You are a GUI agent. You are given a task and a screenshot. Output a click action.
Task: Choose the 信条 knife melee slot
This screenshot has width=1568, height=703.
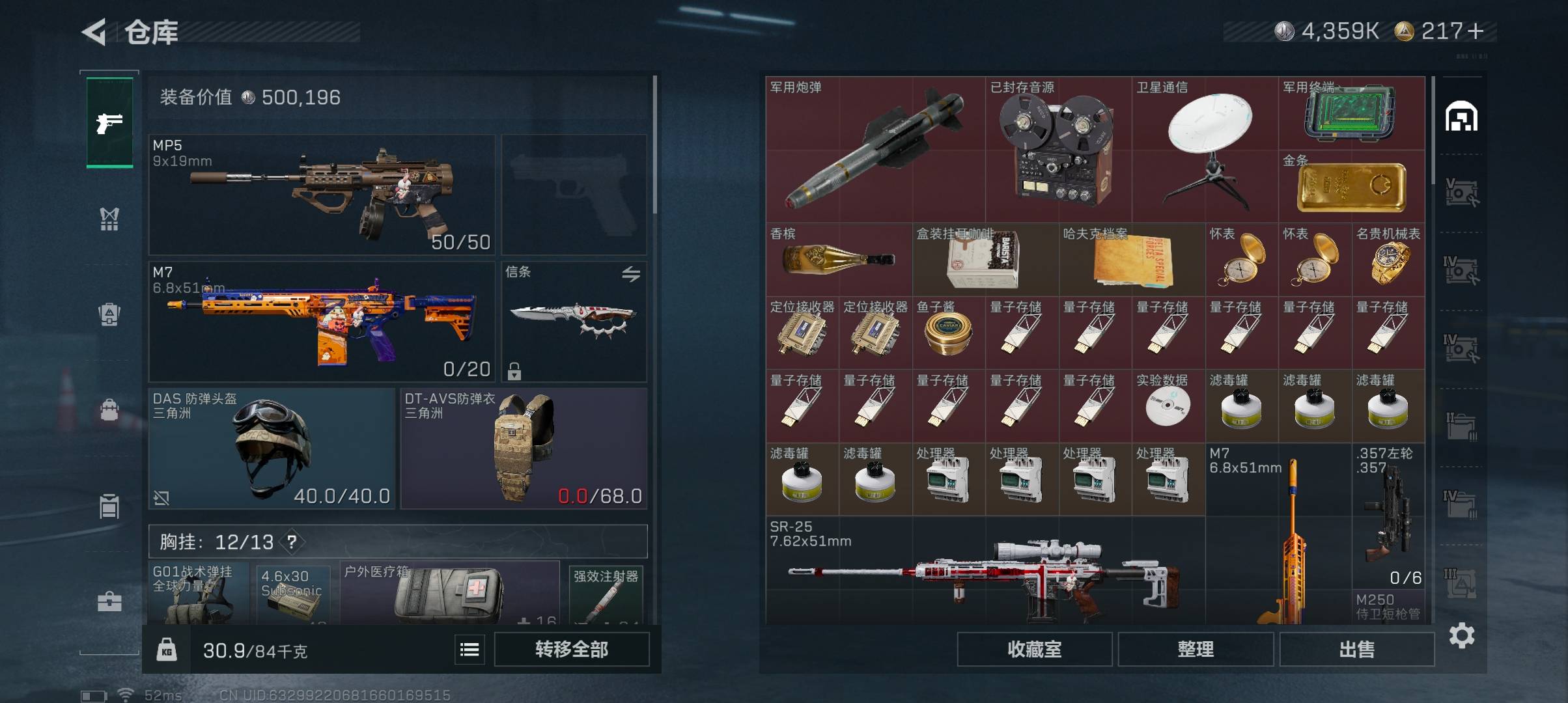(574, 322)
